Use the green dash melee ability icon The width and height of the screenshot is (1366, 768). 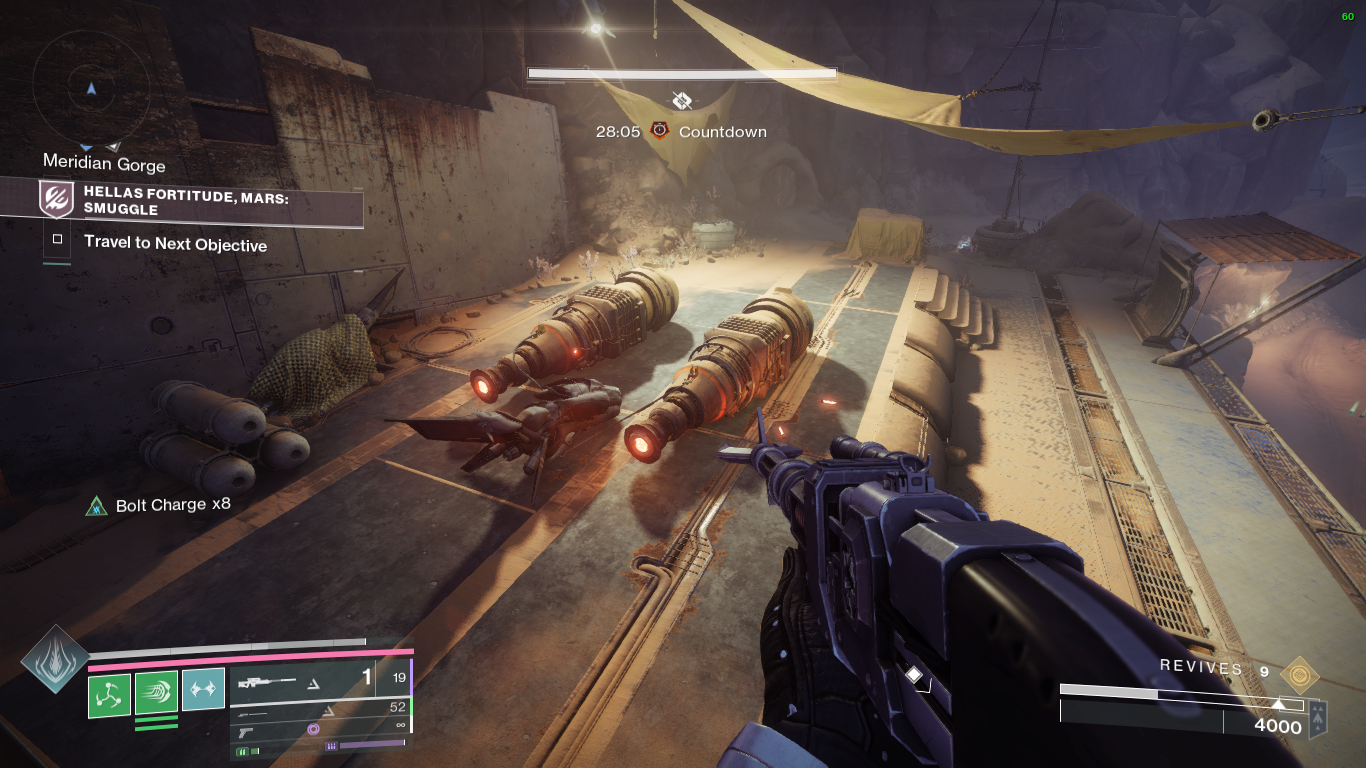click(x=157, y=692)
